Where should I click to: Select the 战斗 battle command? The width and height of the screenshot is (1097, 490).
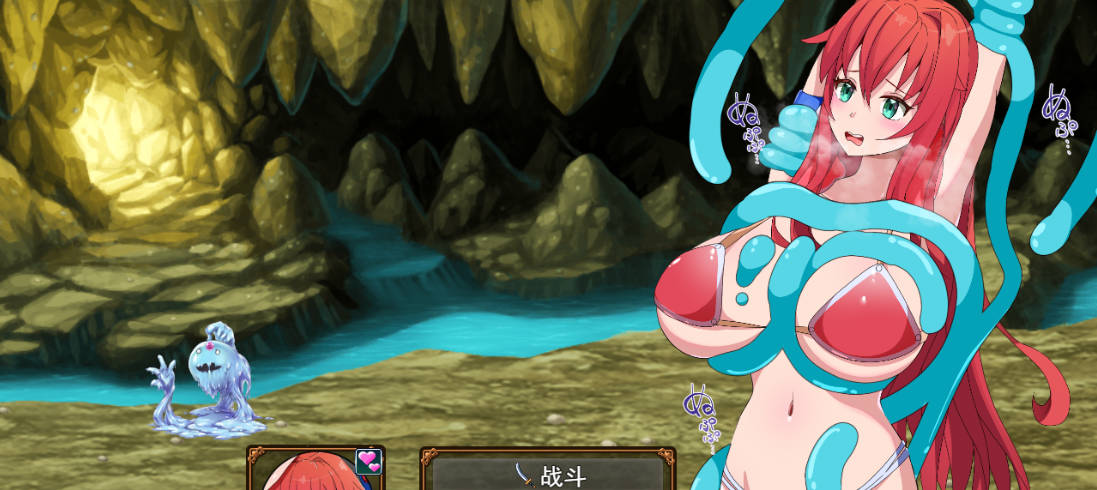[548, 474]
